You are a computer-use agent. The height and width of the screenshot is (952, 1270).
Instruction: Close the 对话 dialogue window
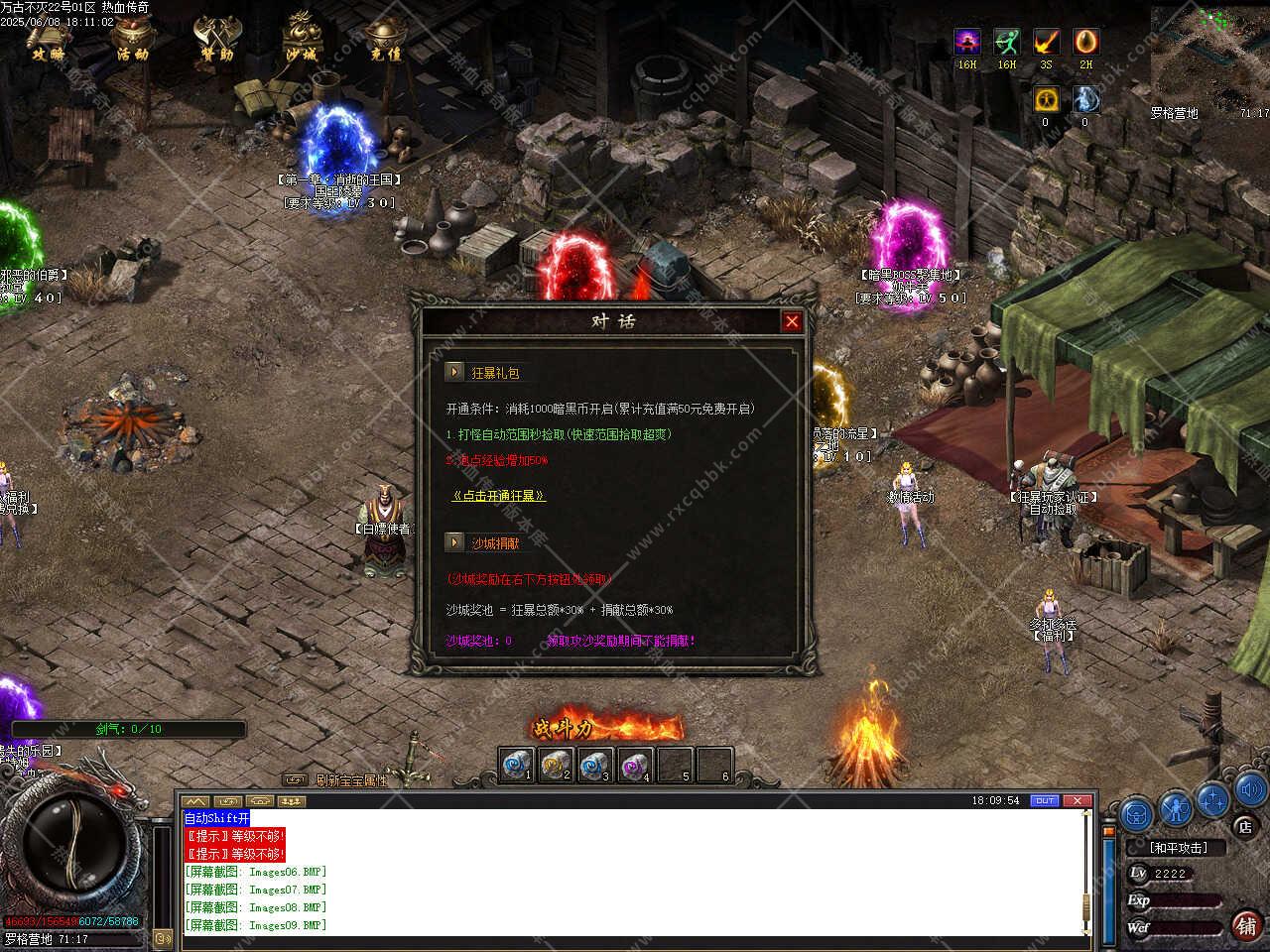point(791,321)
